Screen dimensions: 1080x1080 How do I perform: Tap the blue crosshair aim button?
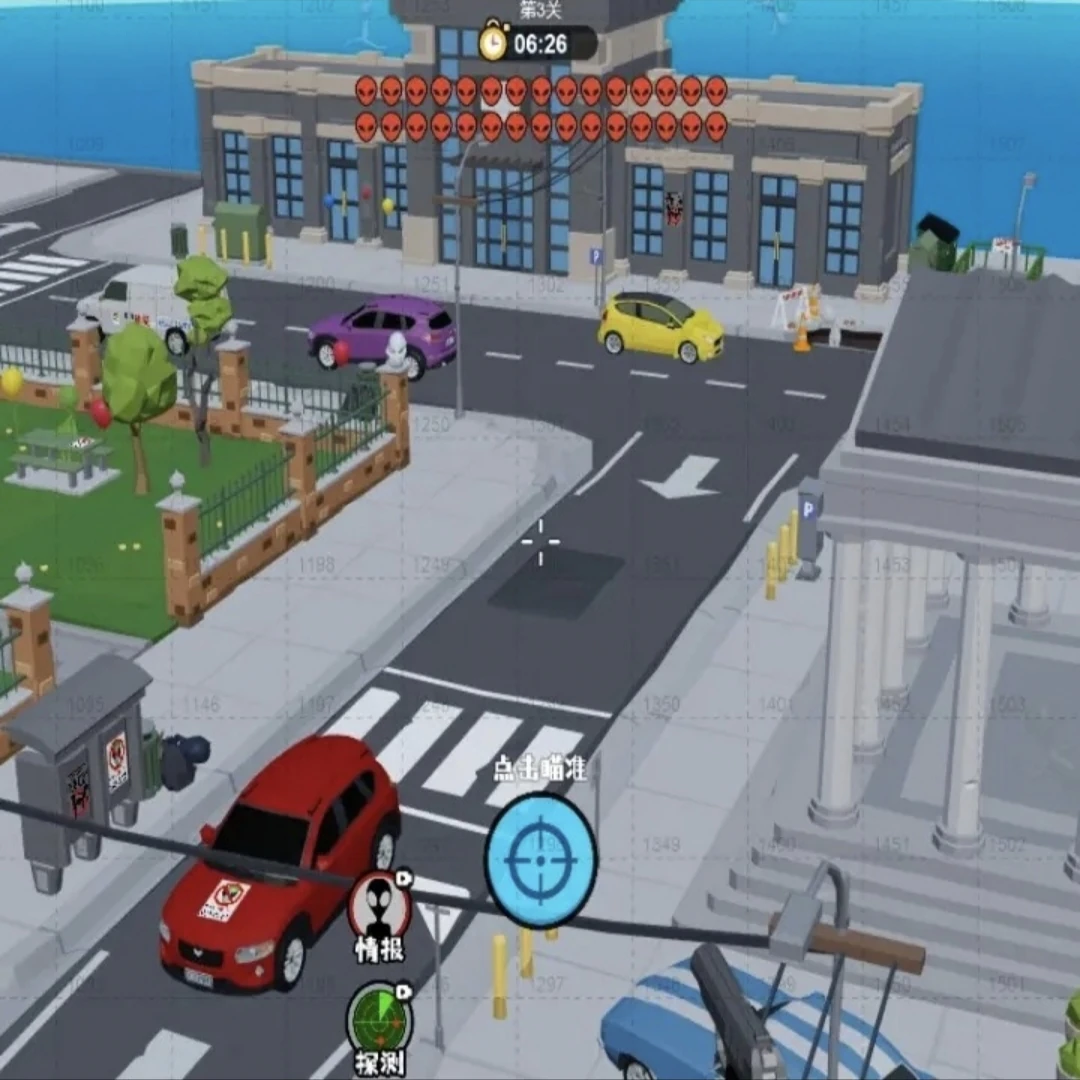tap(541, 859)
